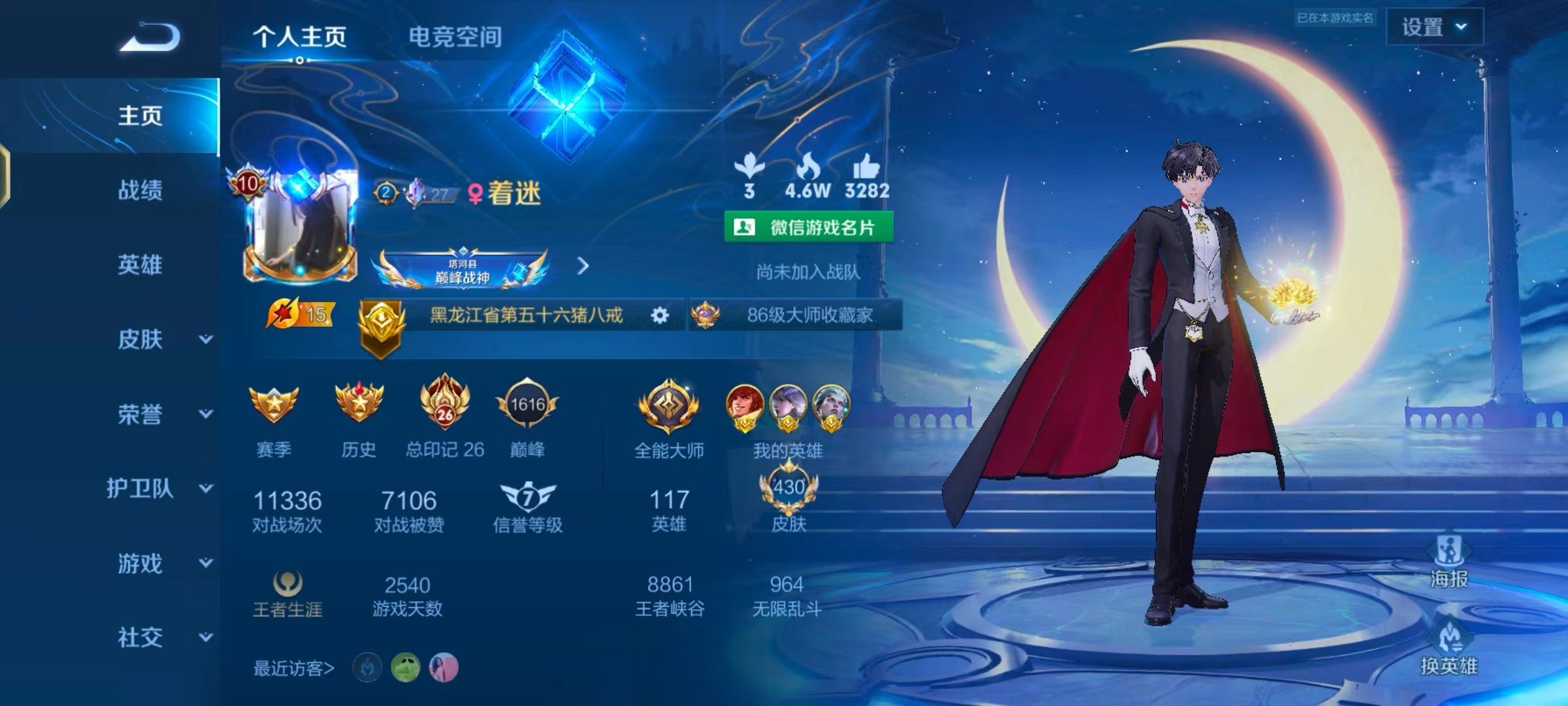Open the 设置 settings dropdown
Viewport: 1568px width, 706px height.
[x=1434, y=27]
